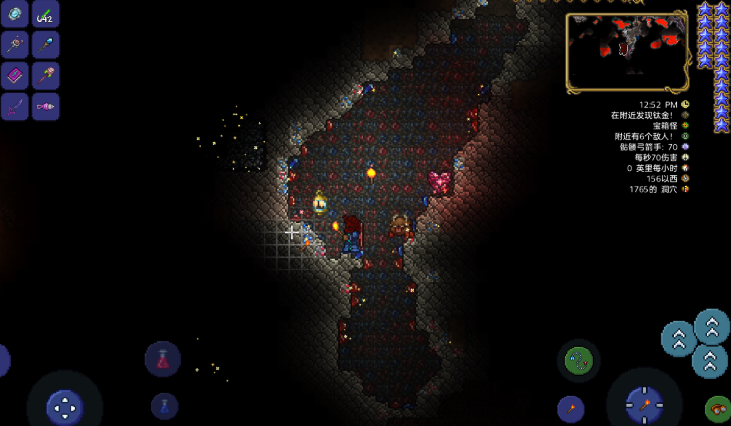The image size is (731, 426).
Task: Use the red healing potion quick button
Action: (x=163, y=359)
